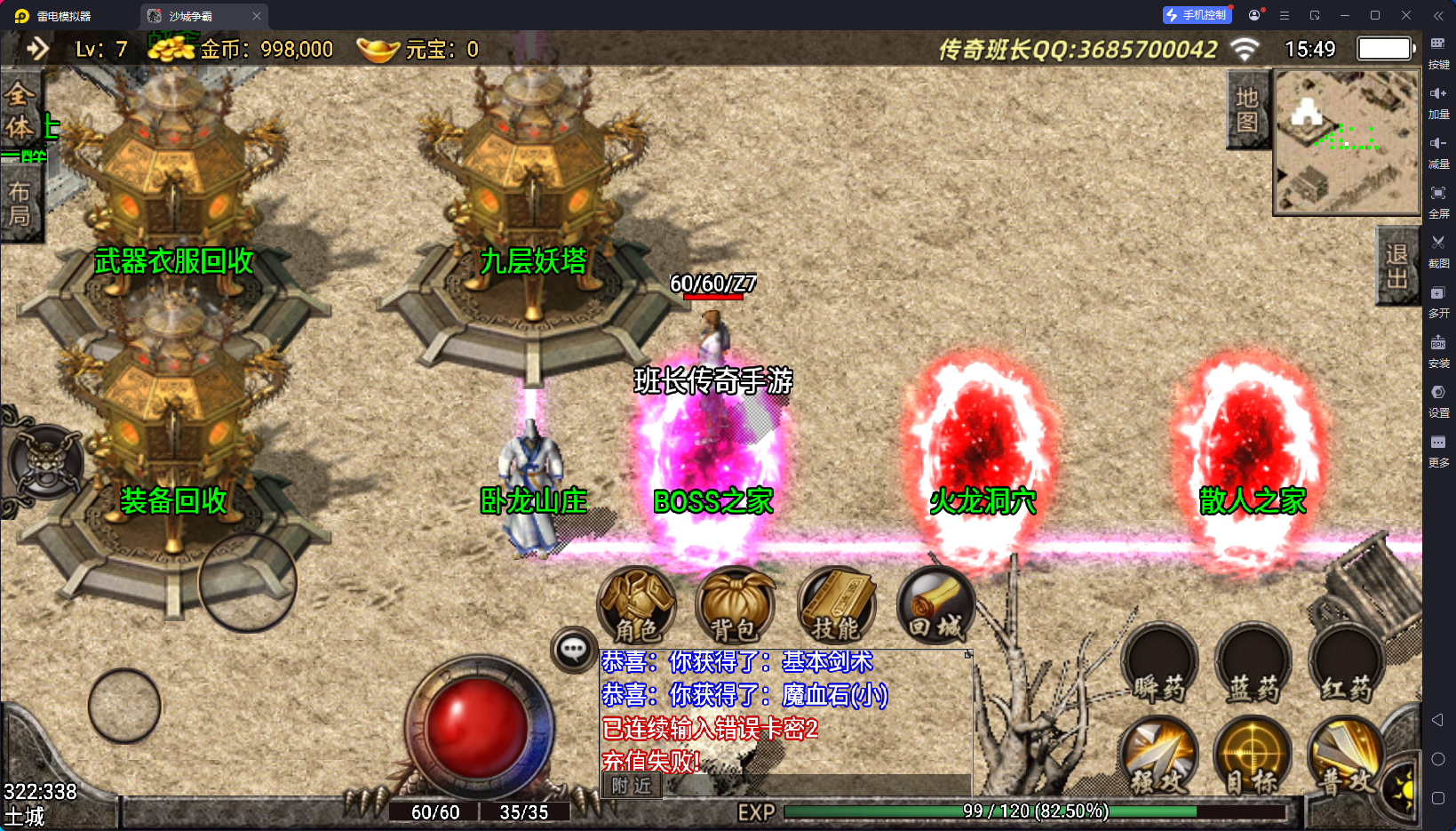Toggle the 全体 attack mode button
This screenshot has height=831, width=1456.
20,111
